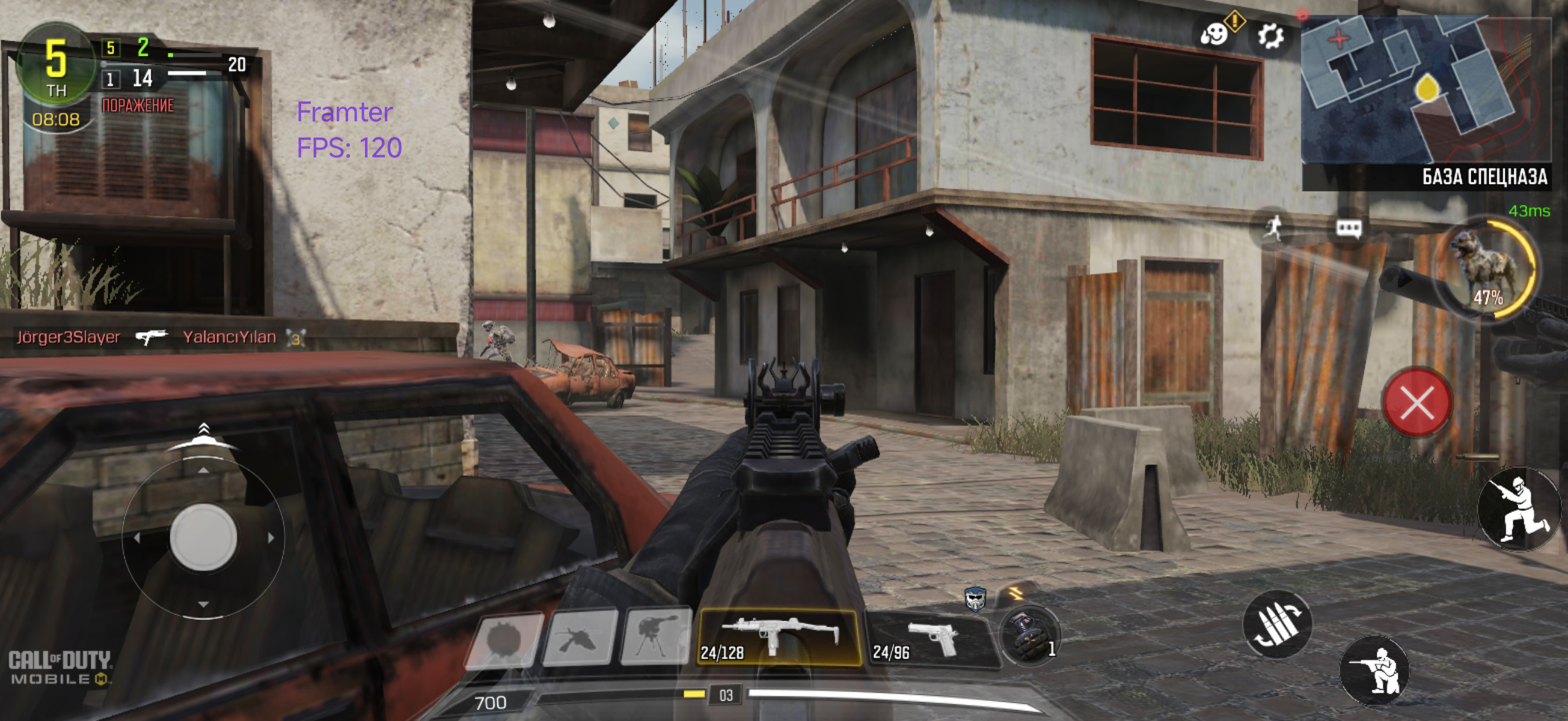This screenshot has width=1568, height=721.
Task: Open the scoreboard score panel
Action: pos(140,64)
